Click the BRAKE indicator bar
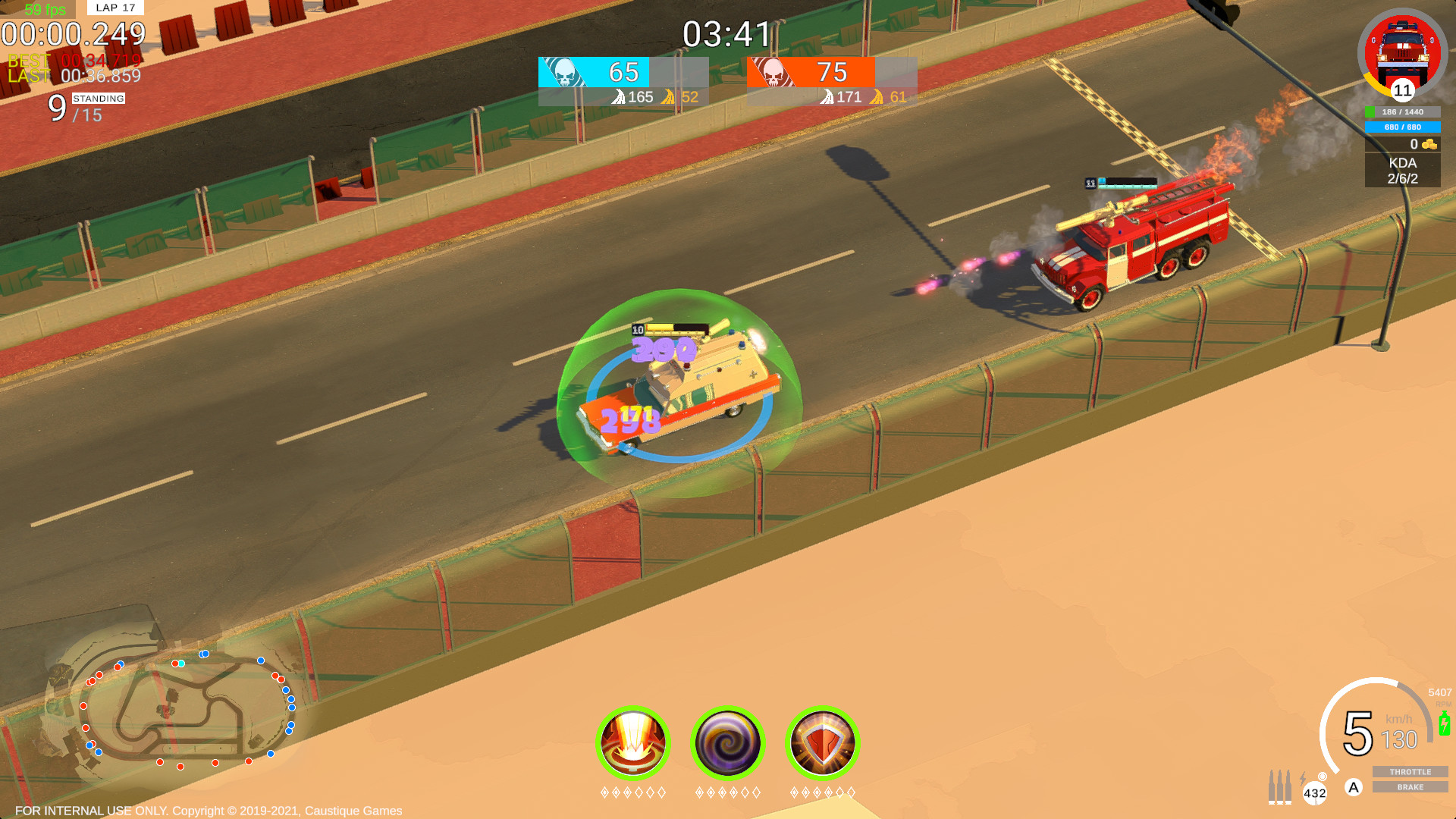This screenshot has height=819, width=1456. 1409,787
